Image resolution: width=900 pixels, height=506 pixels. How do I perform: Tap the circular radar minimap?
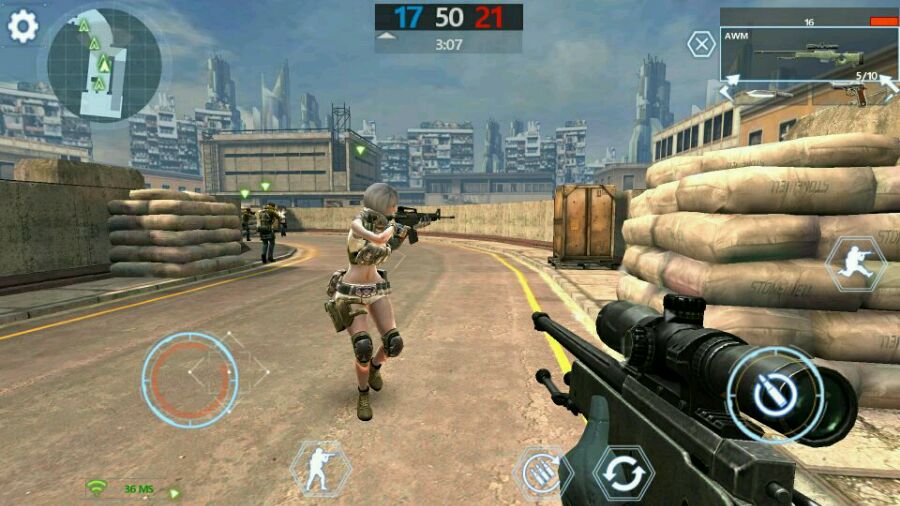104,64
